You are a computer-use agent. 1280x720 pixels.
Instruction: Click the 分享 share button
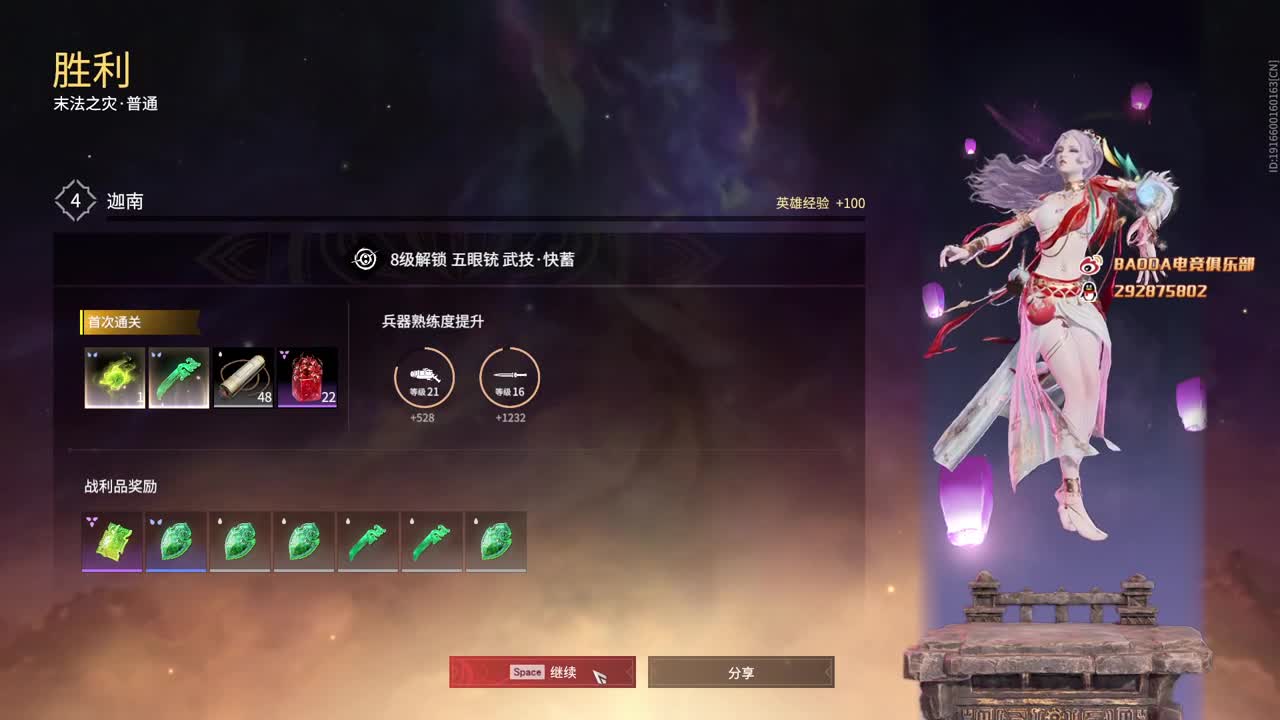(741, 672)
